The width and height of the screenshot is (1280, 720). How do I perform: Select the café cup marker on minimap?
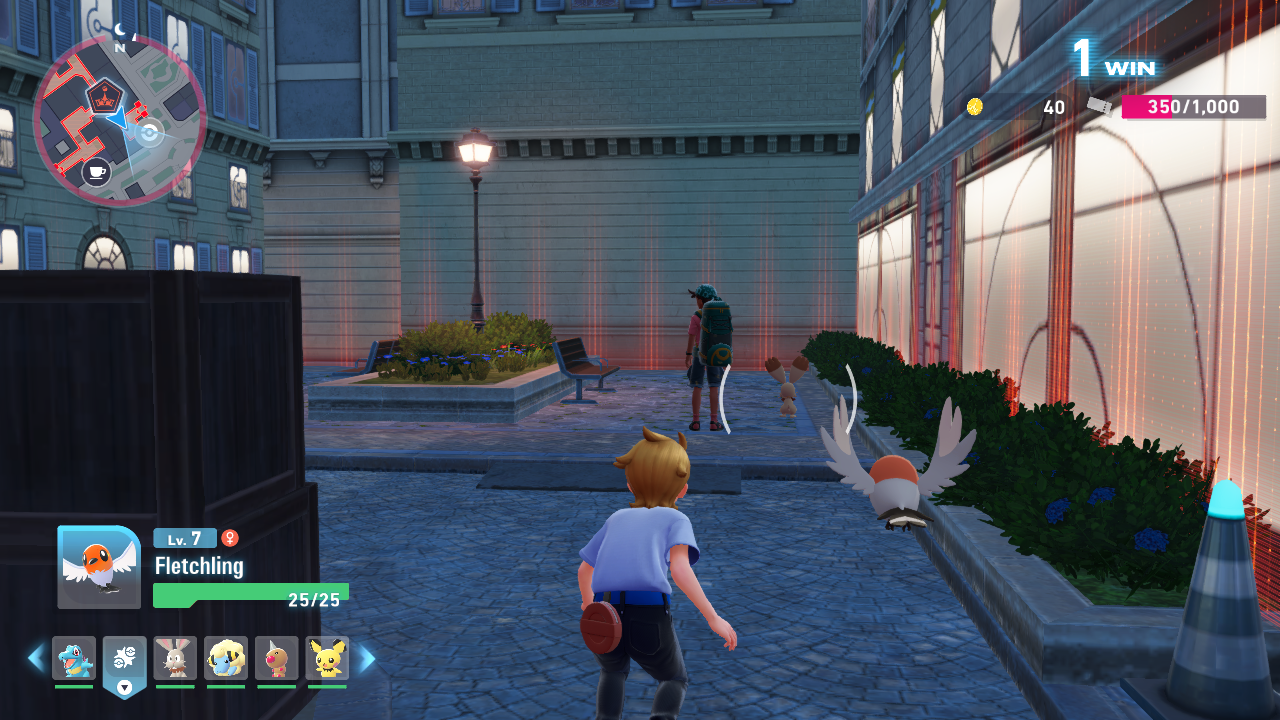point(96,172)
